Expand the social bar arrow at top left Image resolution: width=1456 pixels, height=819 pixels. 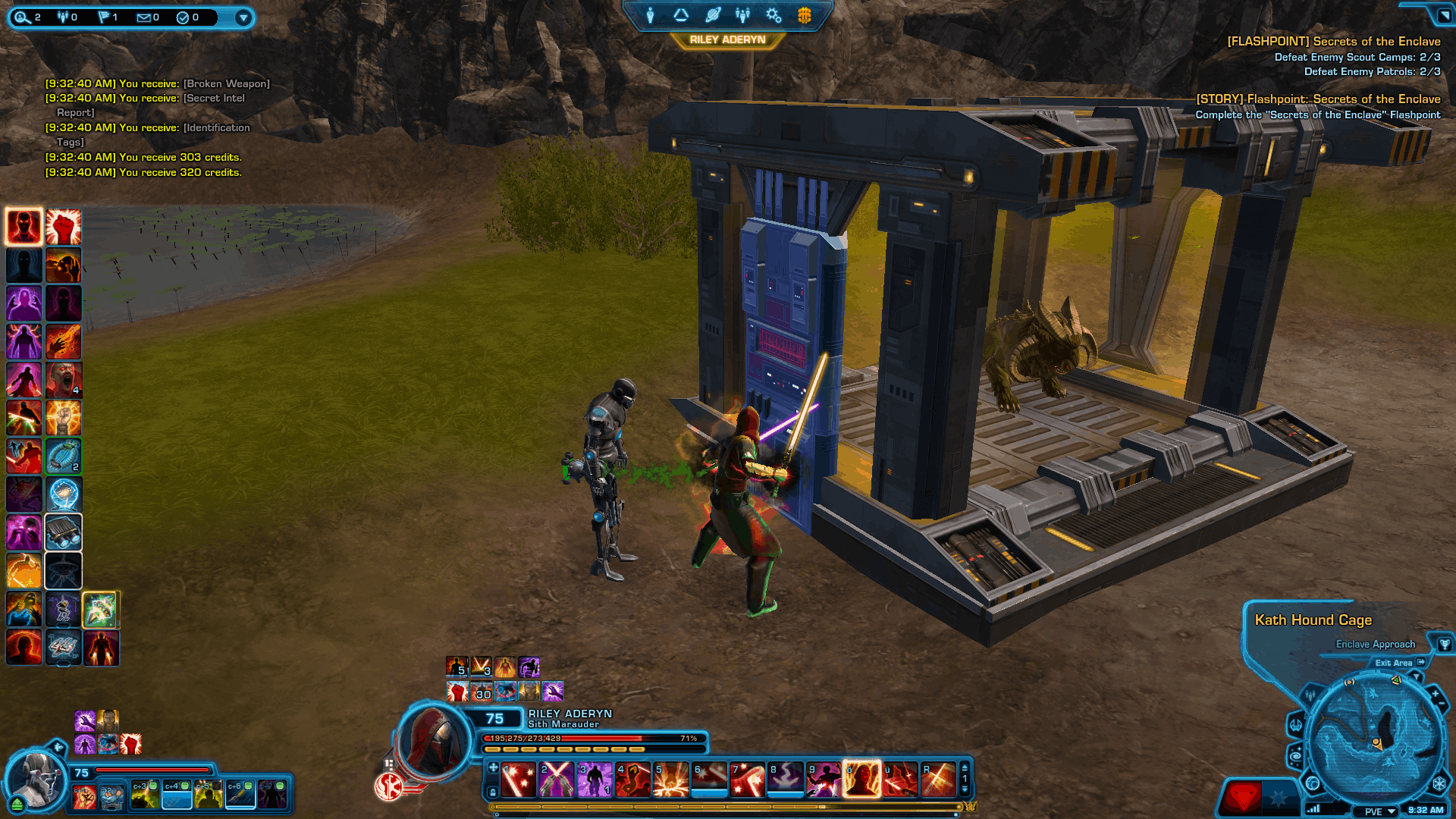pyautogui.click(x=243, y=17)
